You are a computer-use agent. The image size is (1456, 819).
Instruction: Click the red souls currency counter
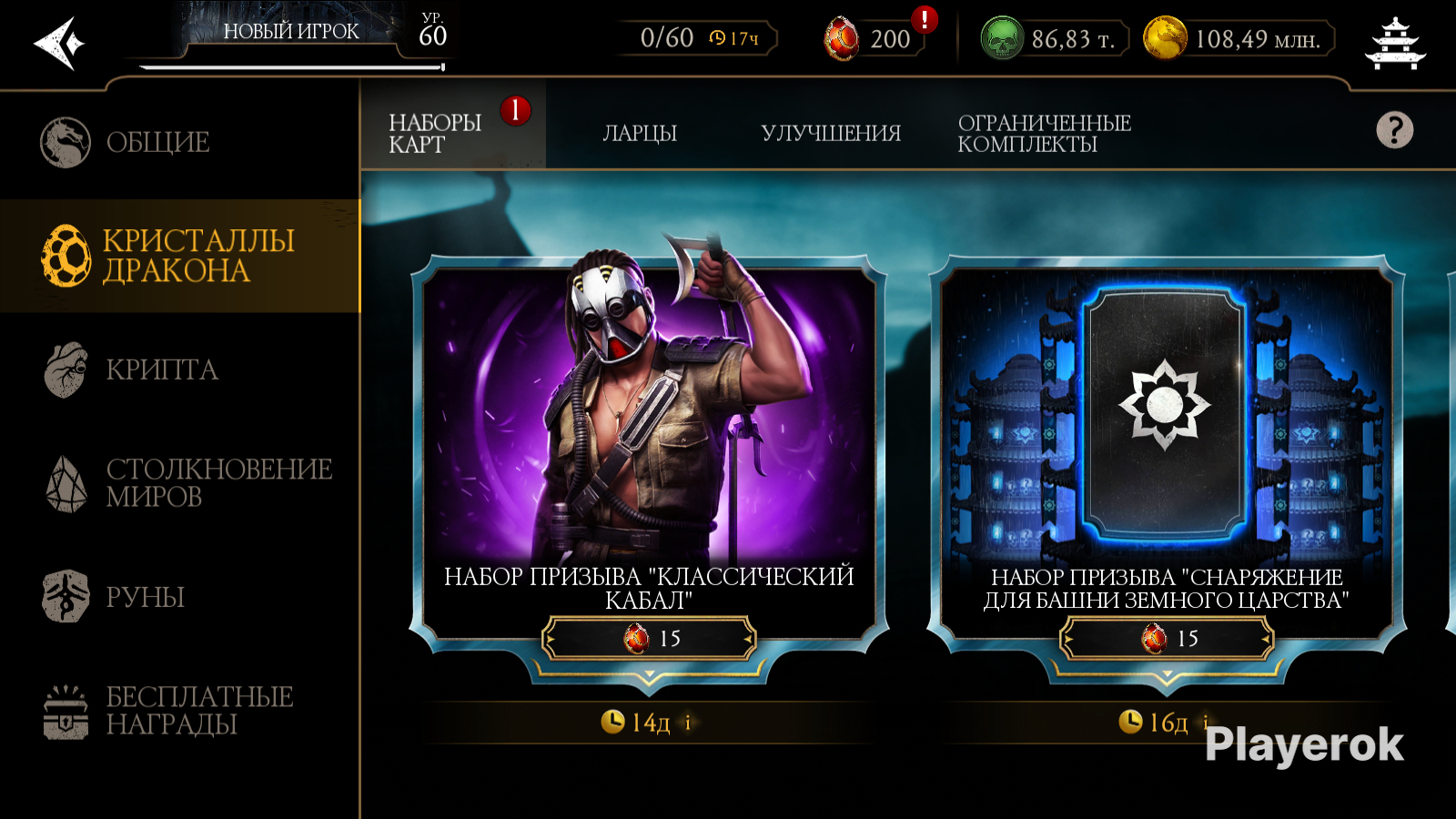[872, 39]
